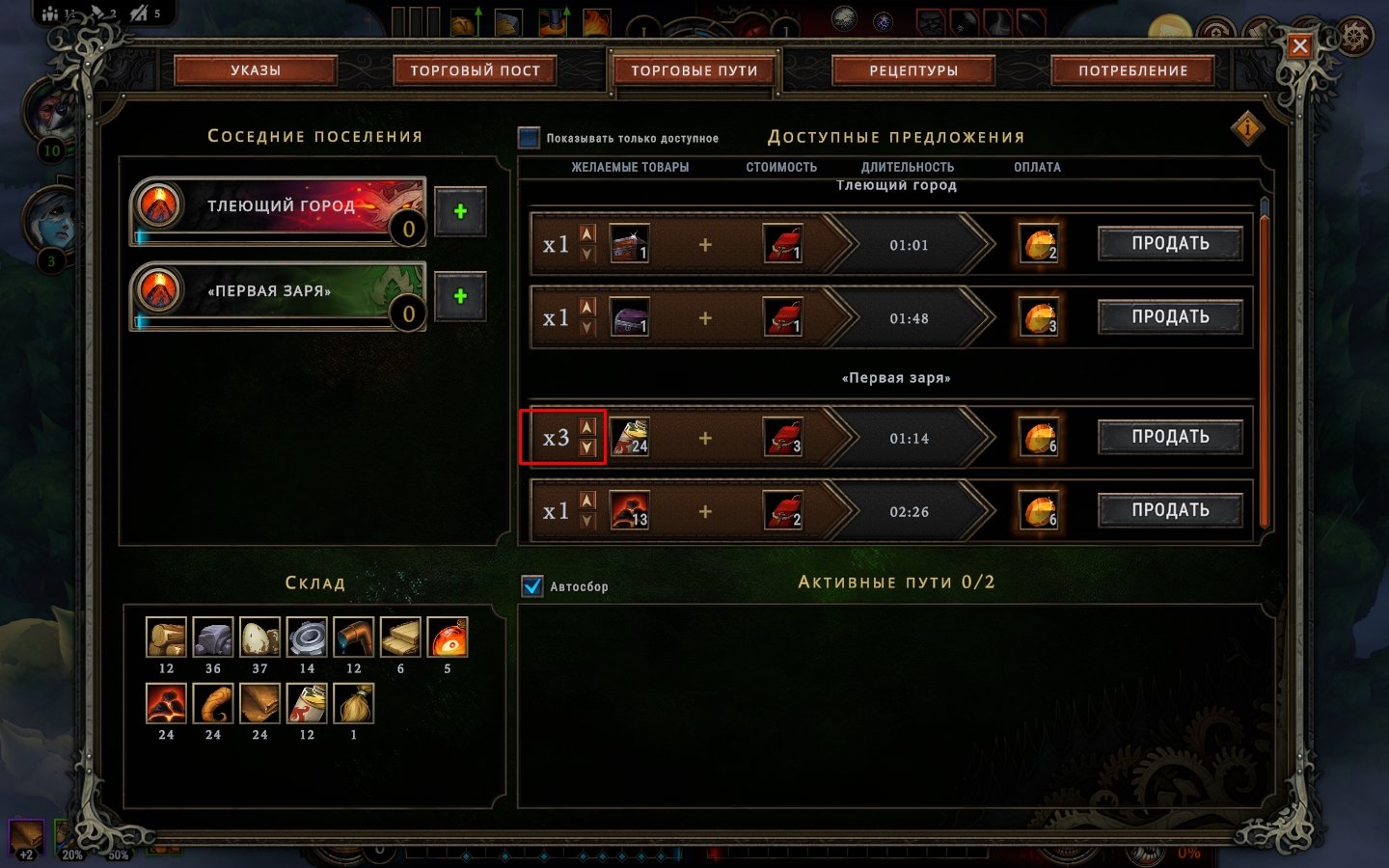1389x868 pixels.
Task: Sell the 01:14 duration trade offer
Action: point(1170,437)
